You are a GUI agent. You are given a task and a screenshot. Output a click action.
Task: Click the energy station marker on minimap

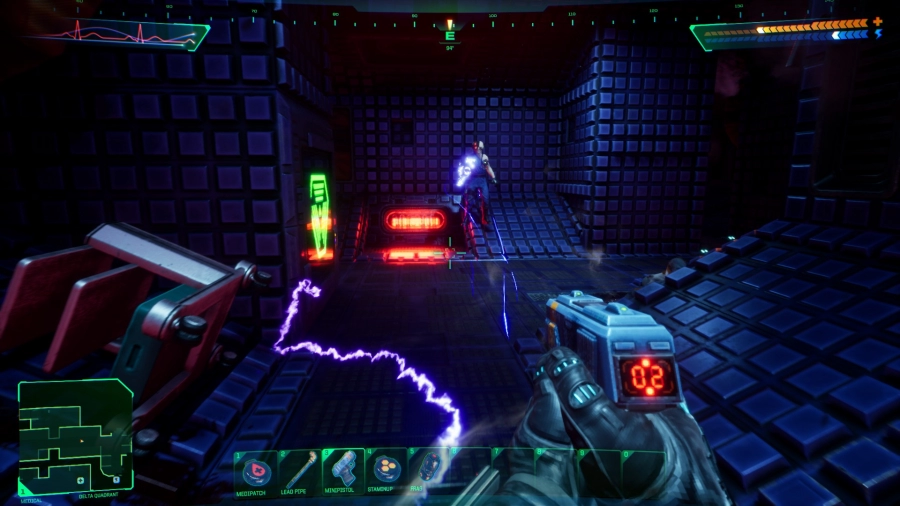pos(116,479)
